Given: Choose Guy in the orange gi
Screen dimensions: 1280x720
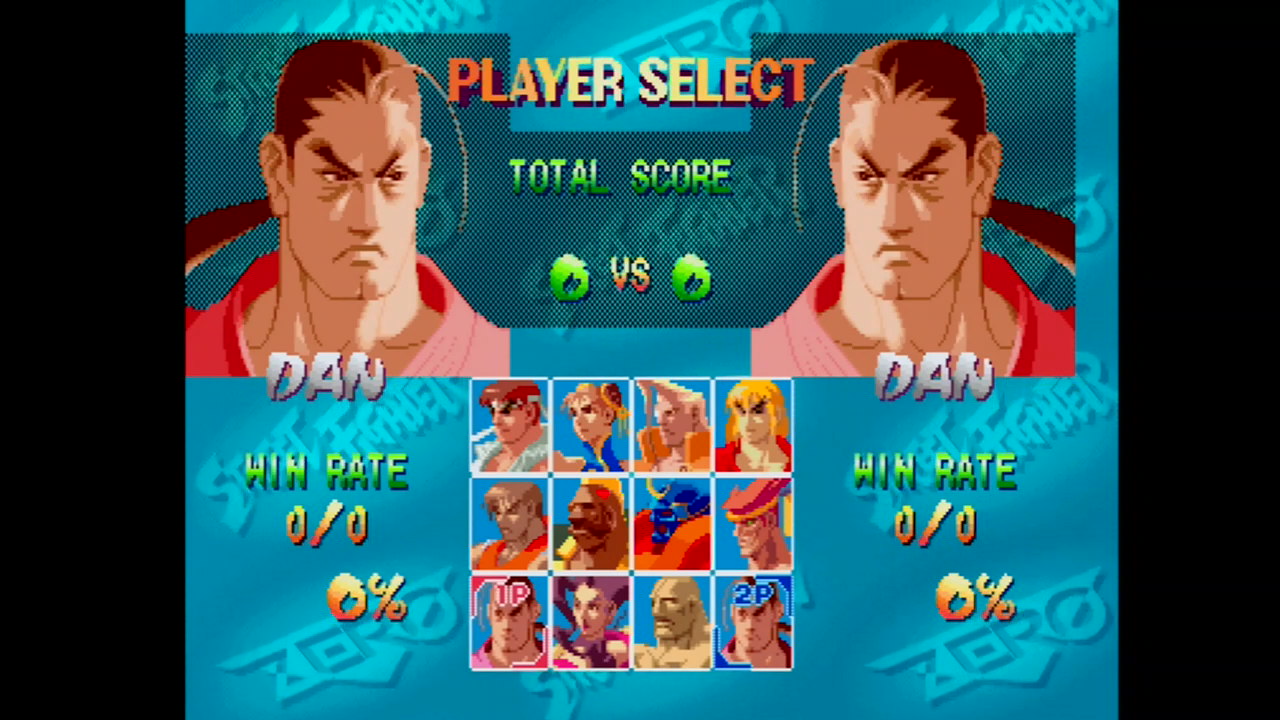Looking at the screenshot, I should [509, 523].
